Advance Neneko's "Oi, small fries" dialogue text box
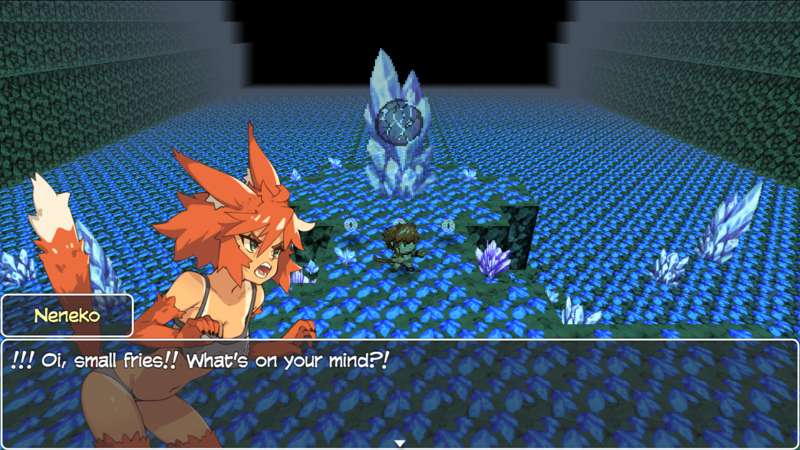This screenshot has height=450, width=800. click(400, 392)
